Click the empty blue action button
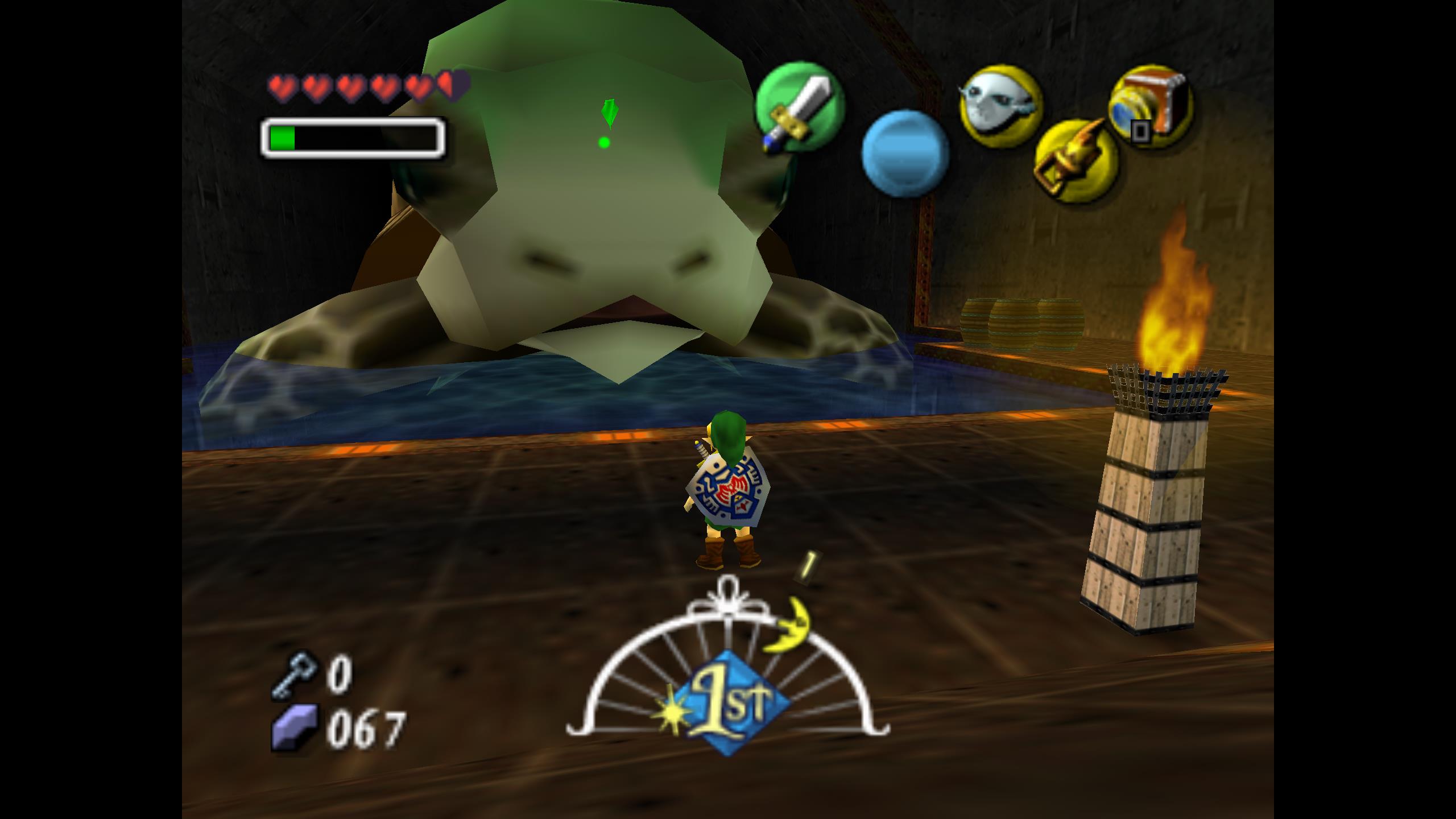 click(905, 154)
